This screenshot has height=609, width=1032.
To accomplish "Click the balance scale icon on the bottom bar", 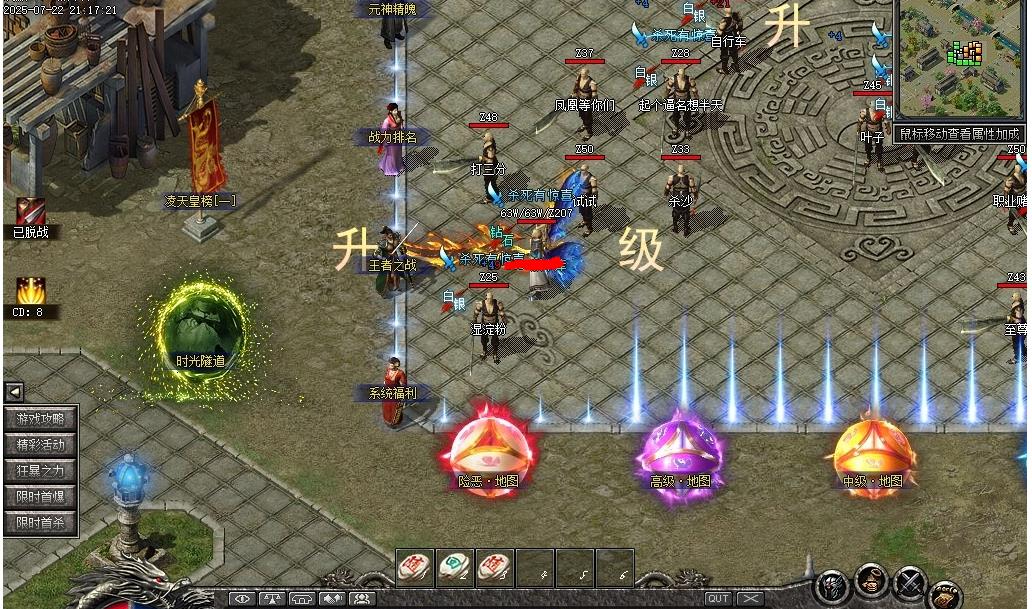I will (x=272, y=598).
